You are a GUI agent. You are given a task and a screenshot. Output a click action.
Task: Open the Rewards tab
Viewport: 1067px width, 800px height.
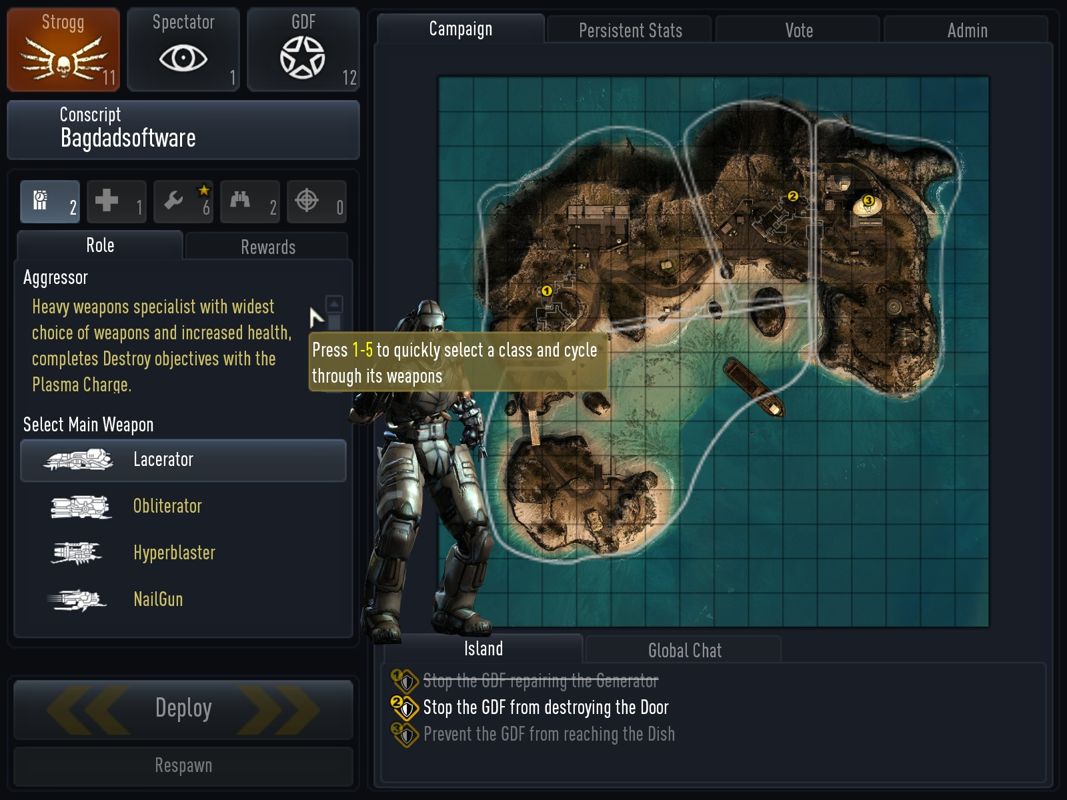tap(267, 247)
